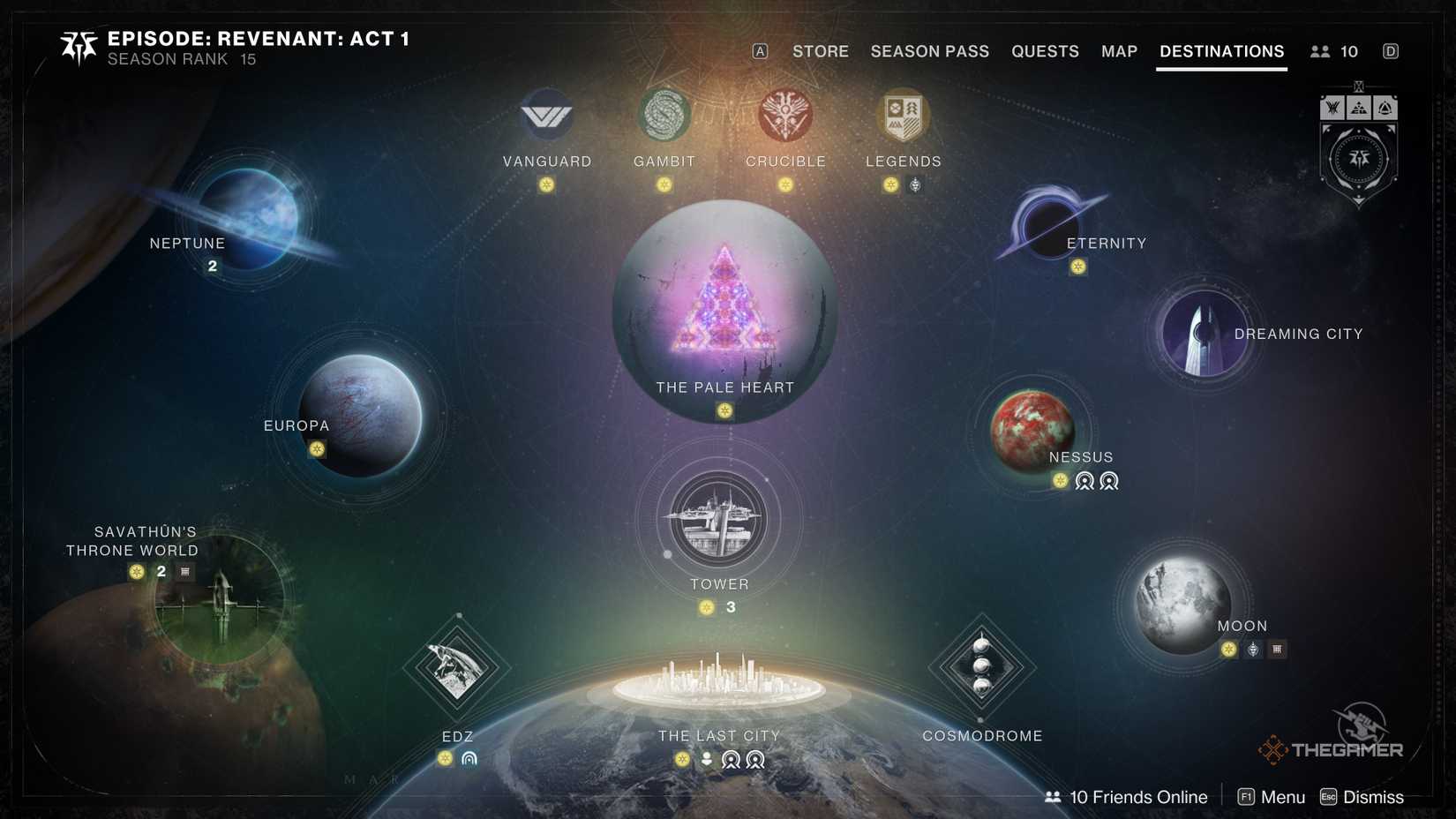Select the Cosmodrome destination icon

tap(980, 668)
